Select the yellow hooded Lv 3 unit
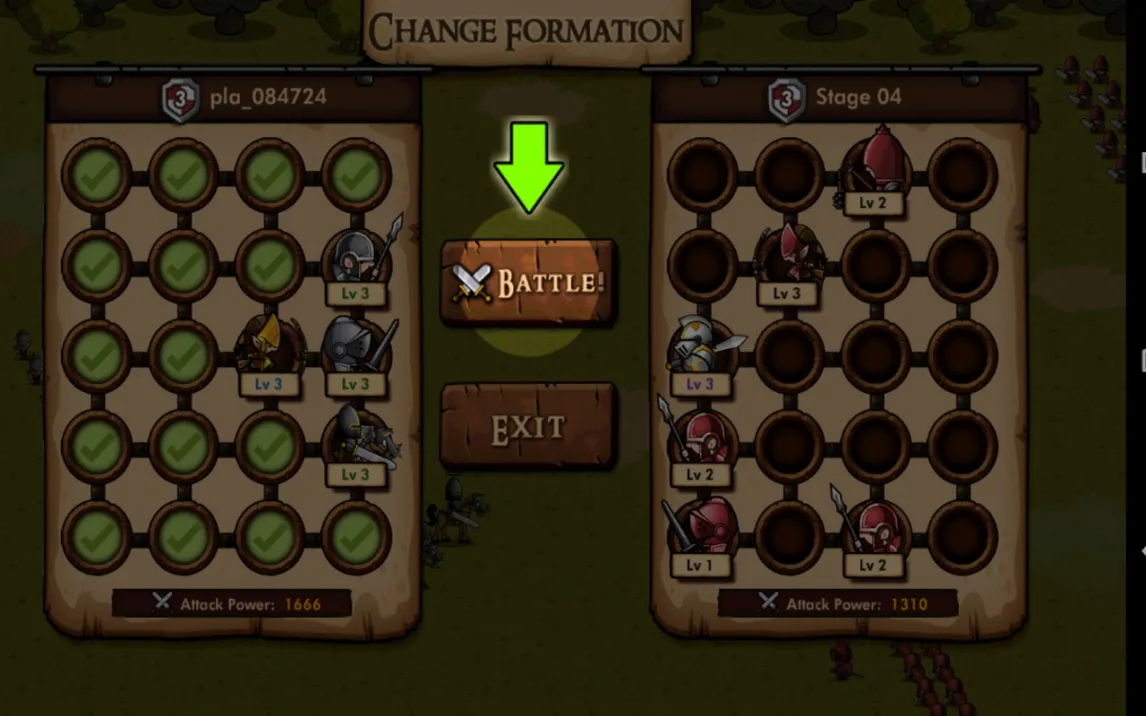Image resolution: width=1146 pixels, height=716 pixels. tap(268, 352)
